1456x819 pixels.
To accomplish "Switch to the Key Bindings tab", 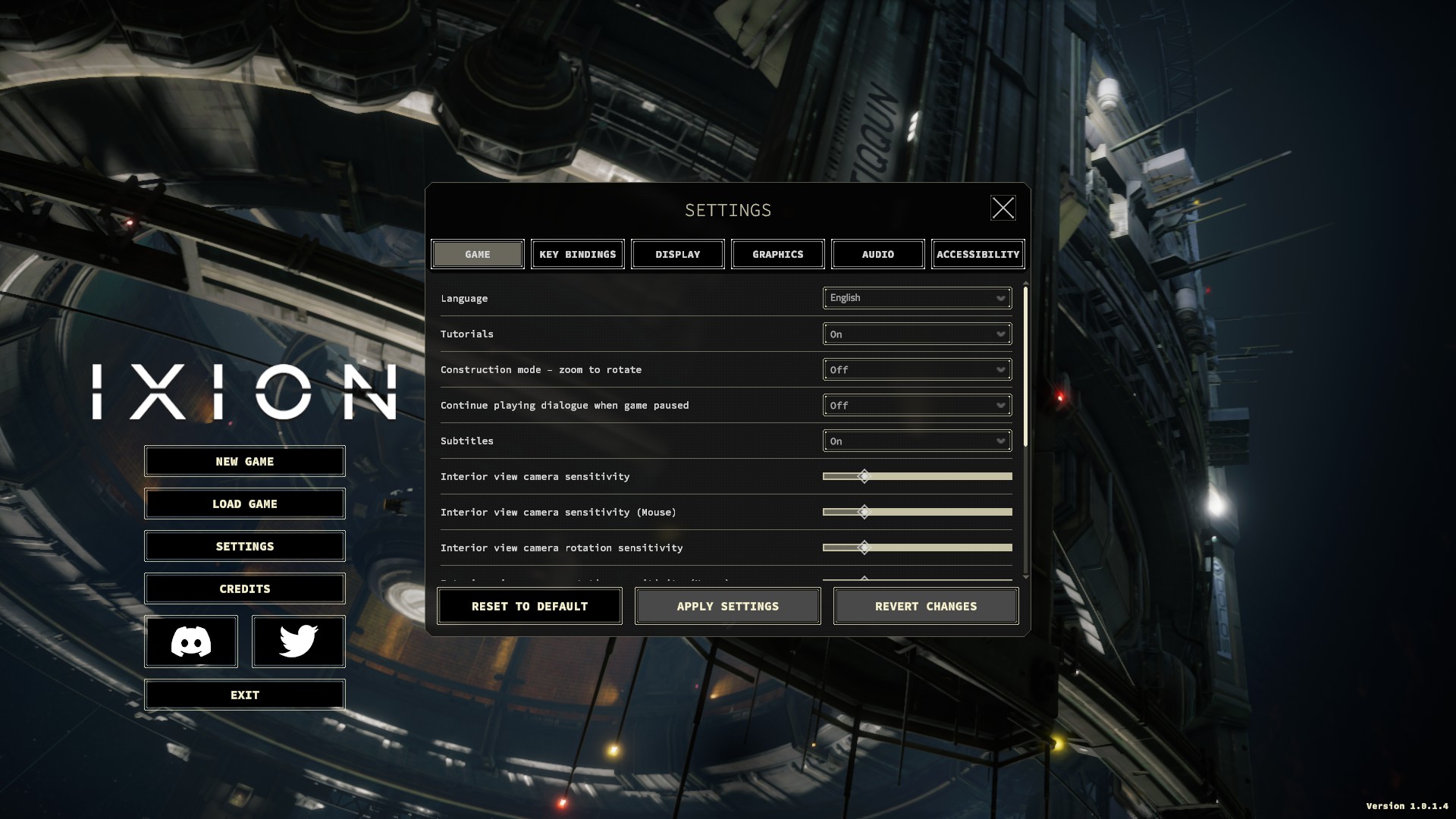I will (x=578, y=254).
